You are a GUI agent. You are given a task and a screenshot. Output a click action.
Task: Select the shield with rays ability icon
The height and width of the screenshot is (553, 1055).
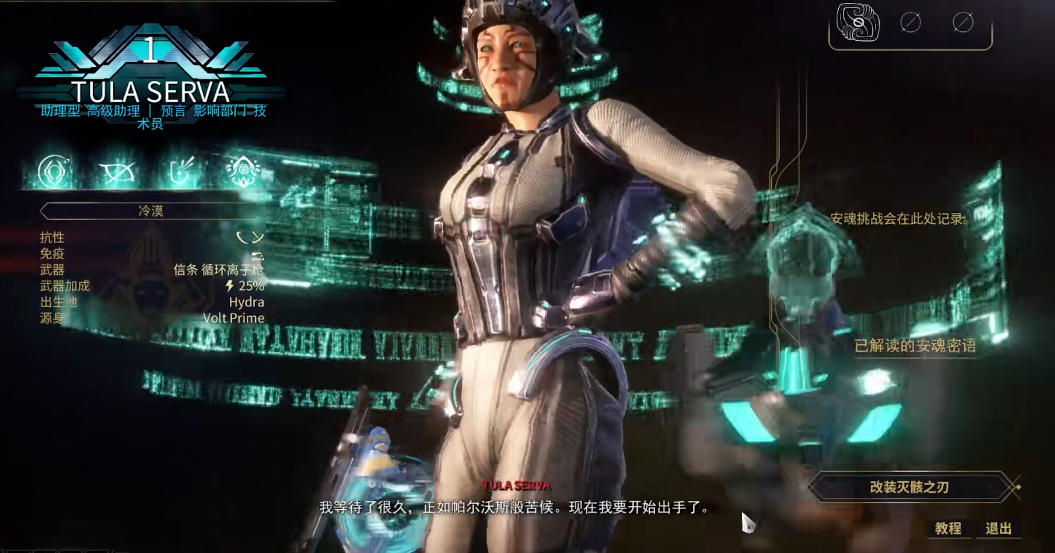181,172
